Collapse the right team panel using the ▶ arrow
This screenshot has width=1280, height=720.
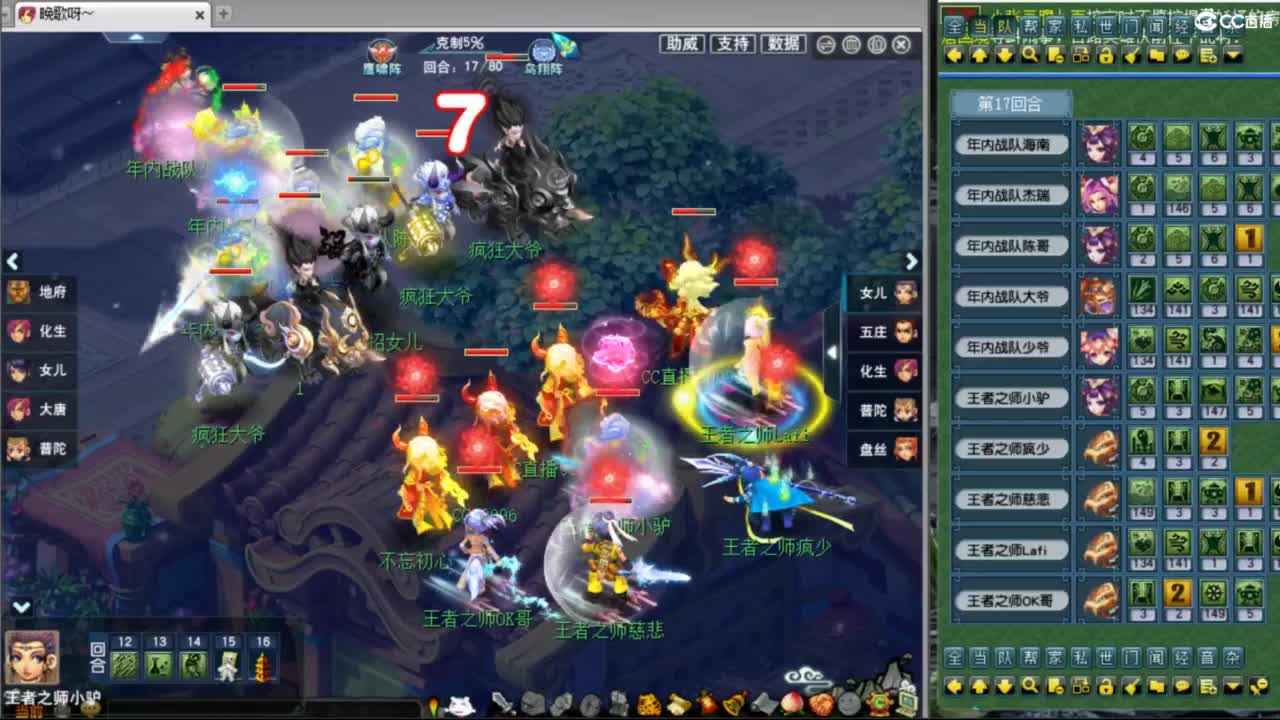pyautogui.click(x=910, y=262)
